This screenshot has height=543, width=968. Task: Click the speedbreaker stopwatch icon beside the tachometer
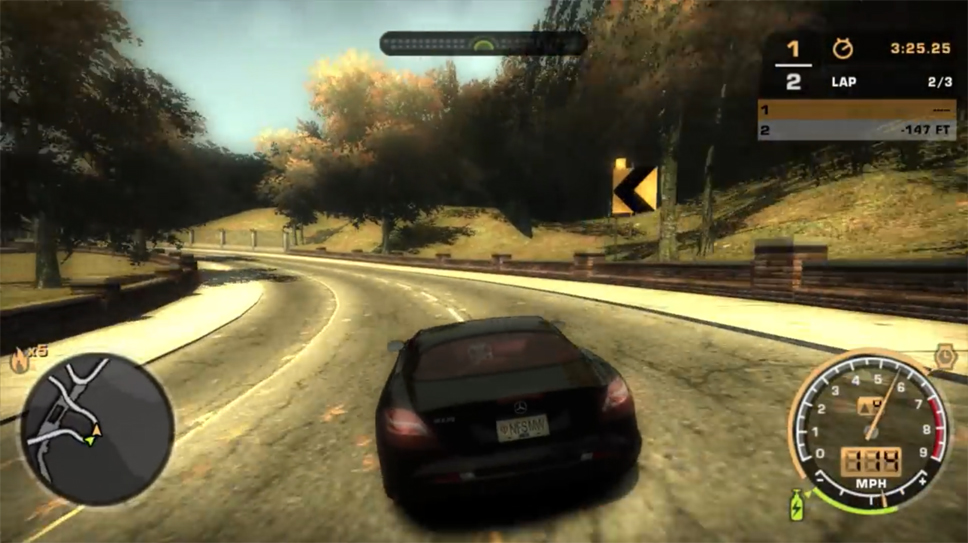pyautogui.click(x=944, y=355)
